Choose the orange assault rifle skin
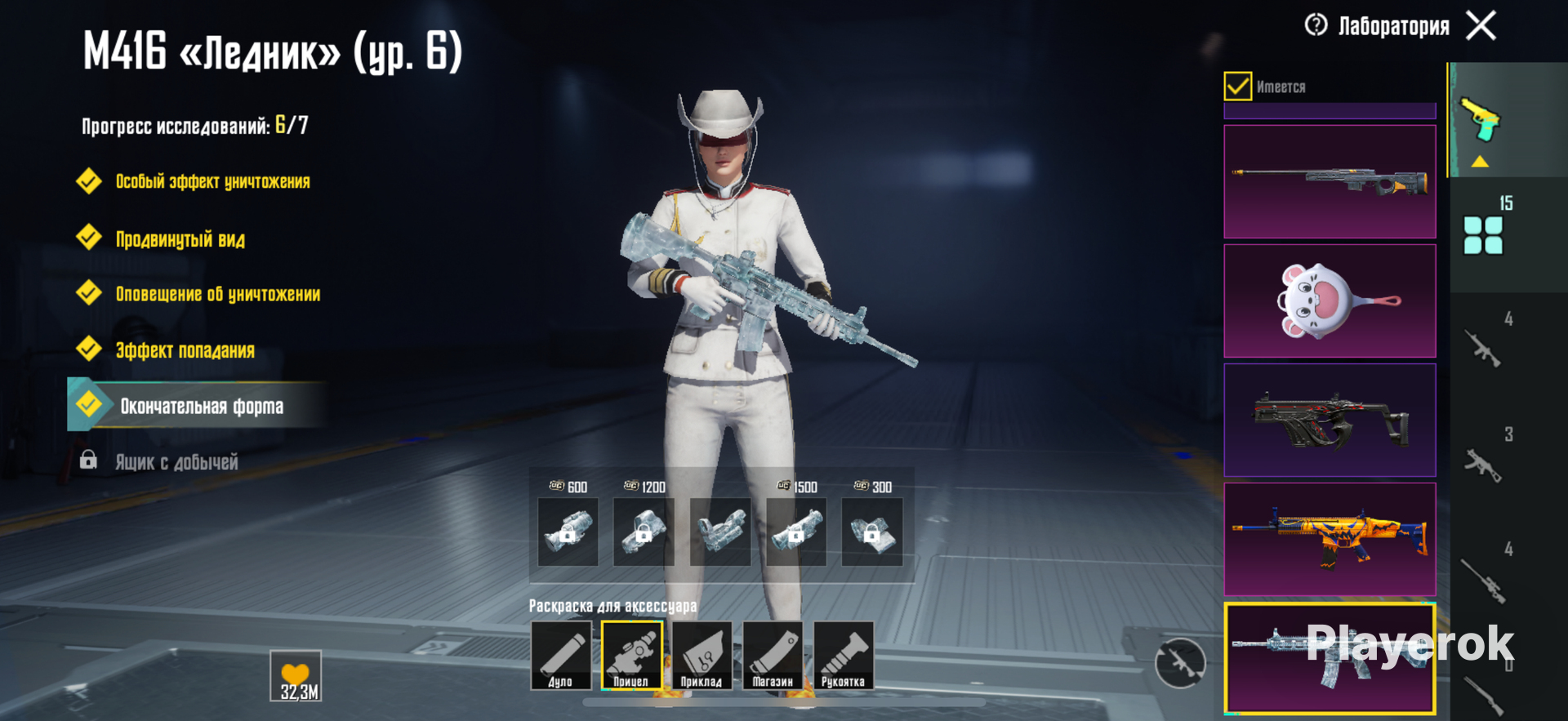1568x721 pixels. 1330,539
